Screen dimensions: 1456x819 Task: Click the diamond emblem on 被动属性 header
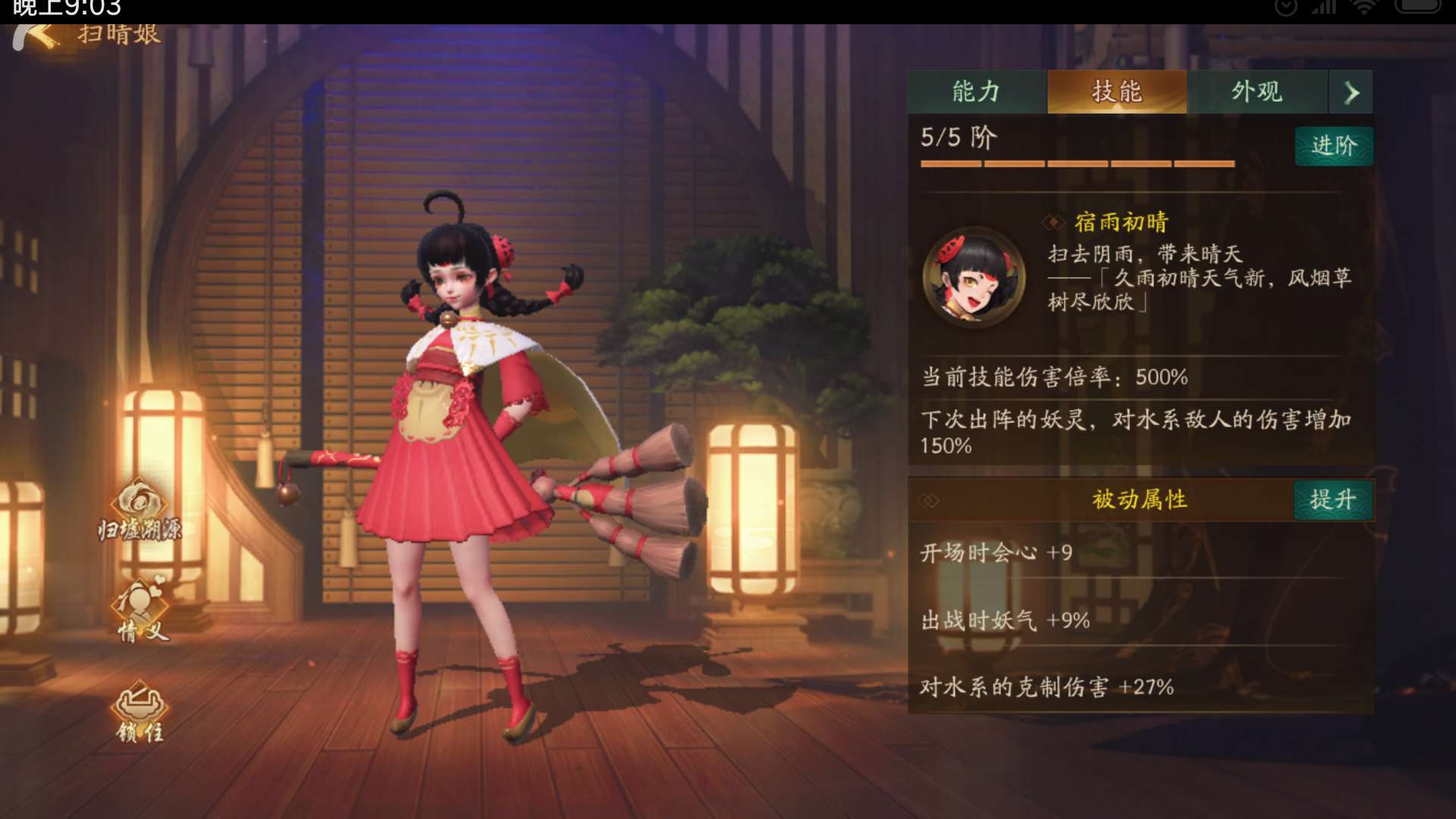[927, 499]
